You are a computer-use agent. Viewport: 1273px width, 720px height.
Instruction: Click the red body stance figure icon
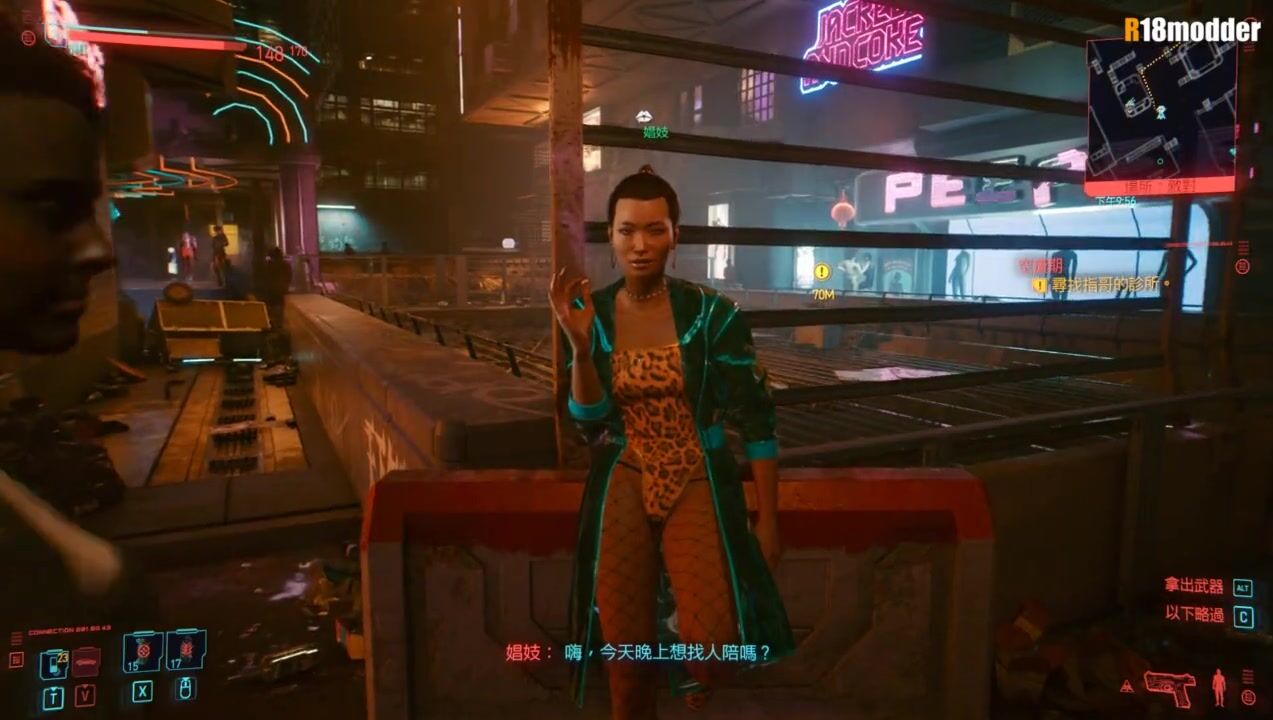1218,687
